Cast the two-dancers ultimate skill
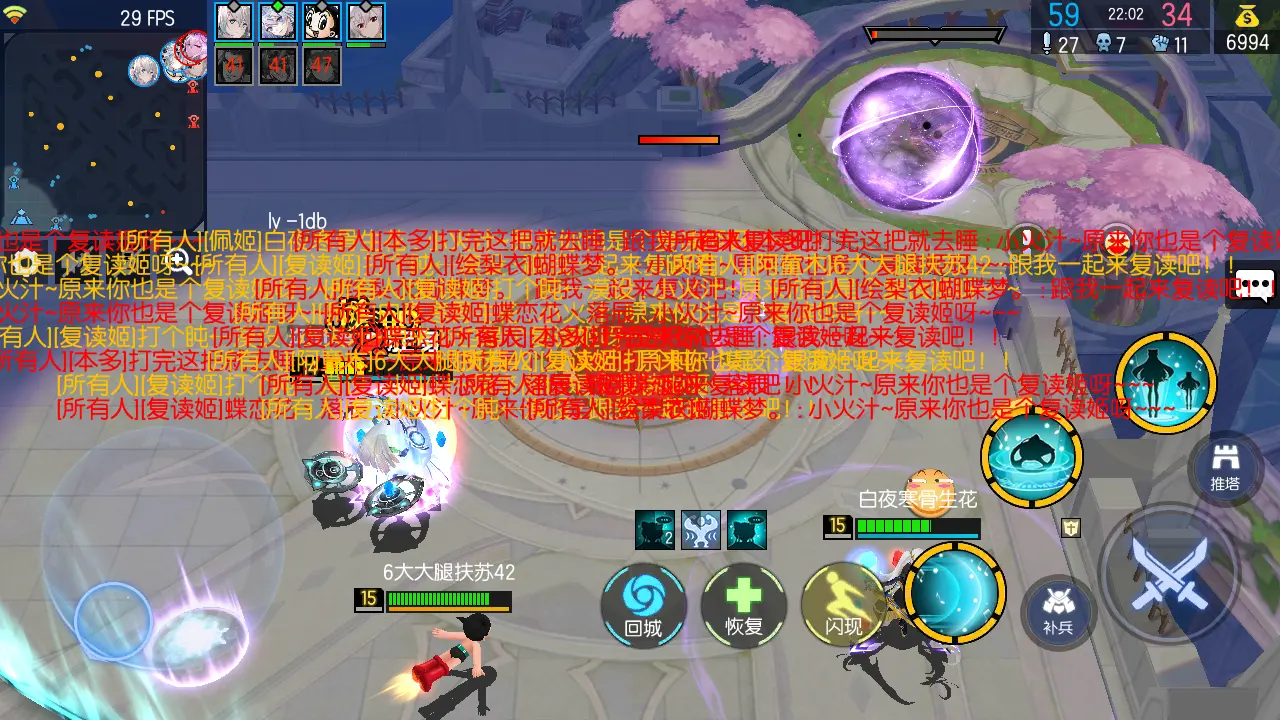This screenshot has height=720, width=1280. pos(1165,382)
